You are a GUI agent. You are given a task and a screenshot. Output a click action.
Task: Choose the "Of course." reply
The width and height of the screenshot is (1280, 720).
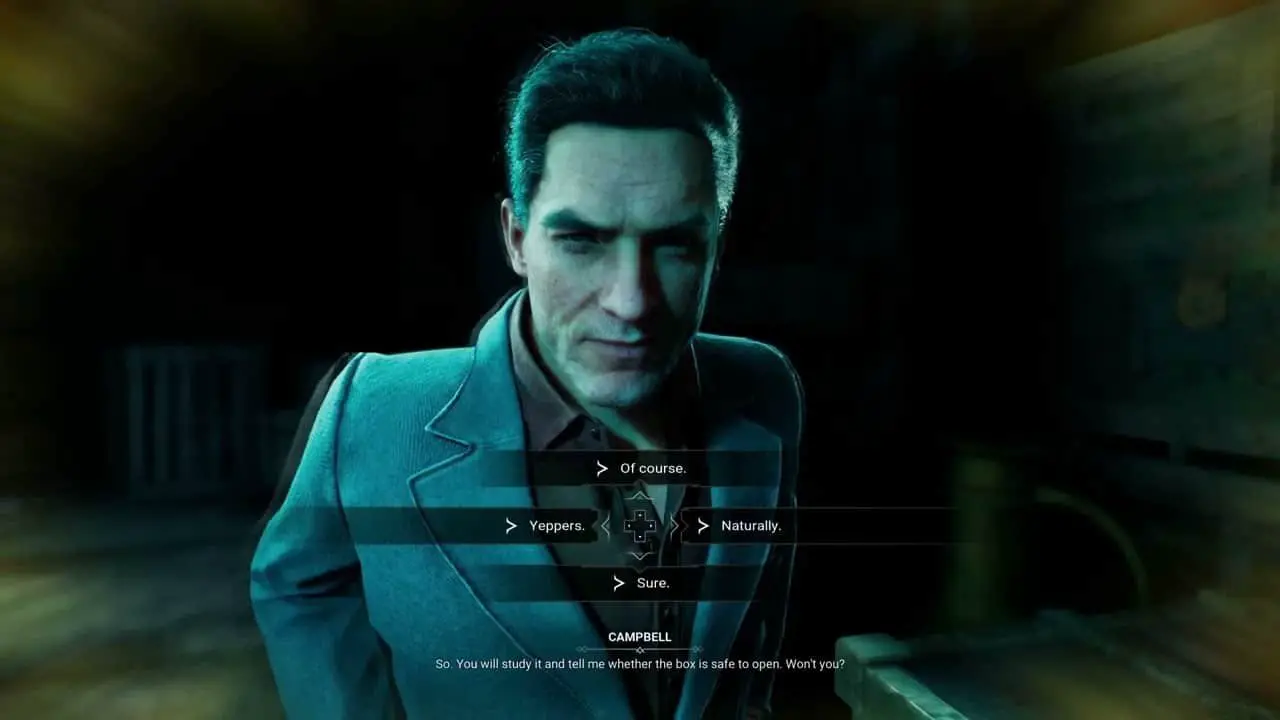[x=652, y=468]
